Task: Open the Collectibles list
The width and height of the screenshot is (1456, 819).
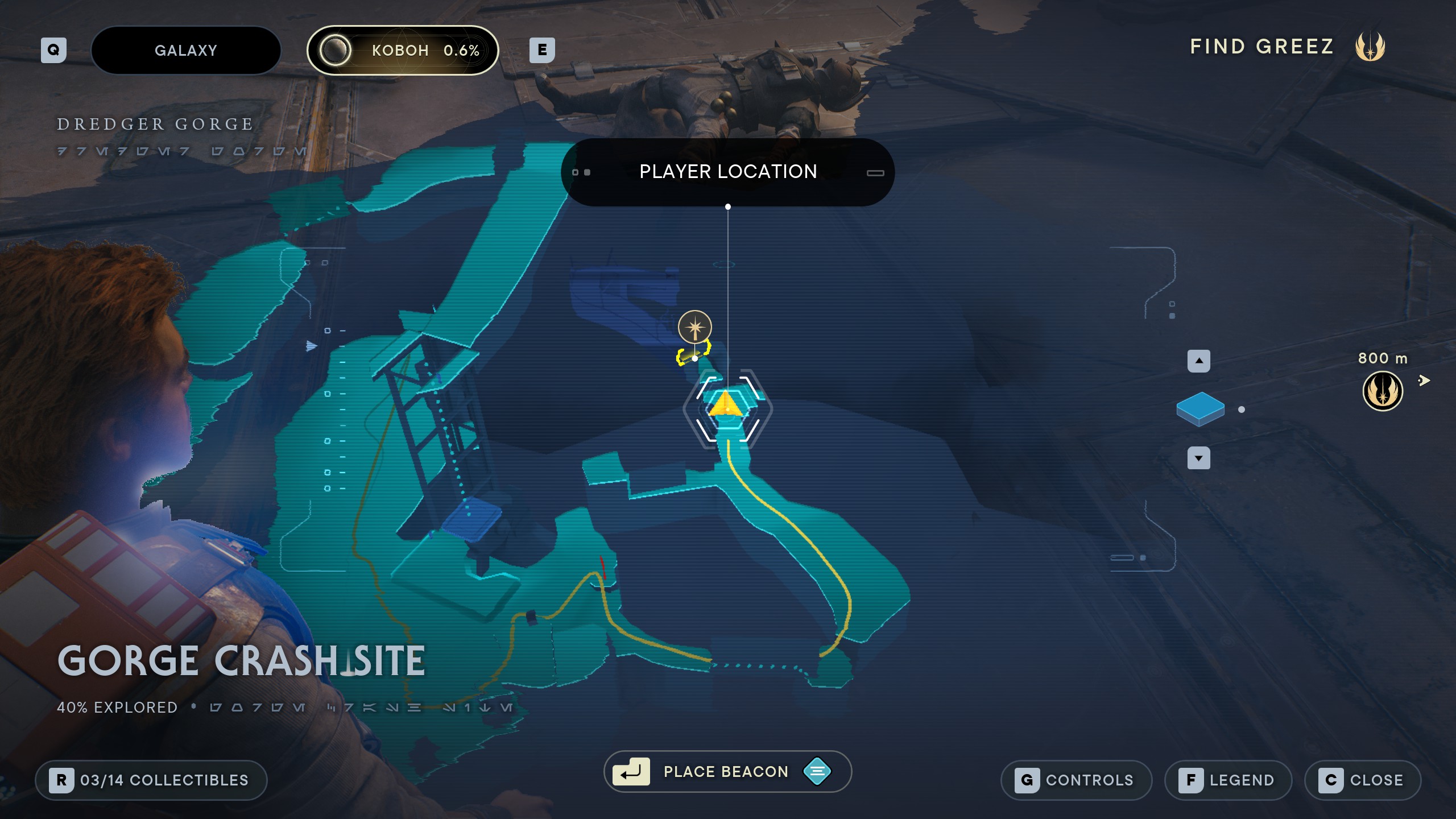Action: pos(151,780)
